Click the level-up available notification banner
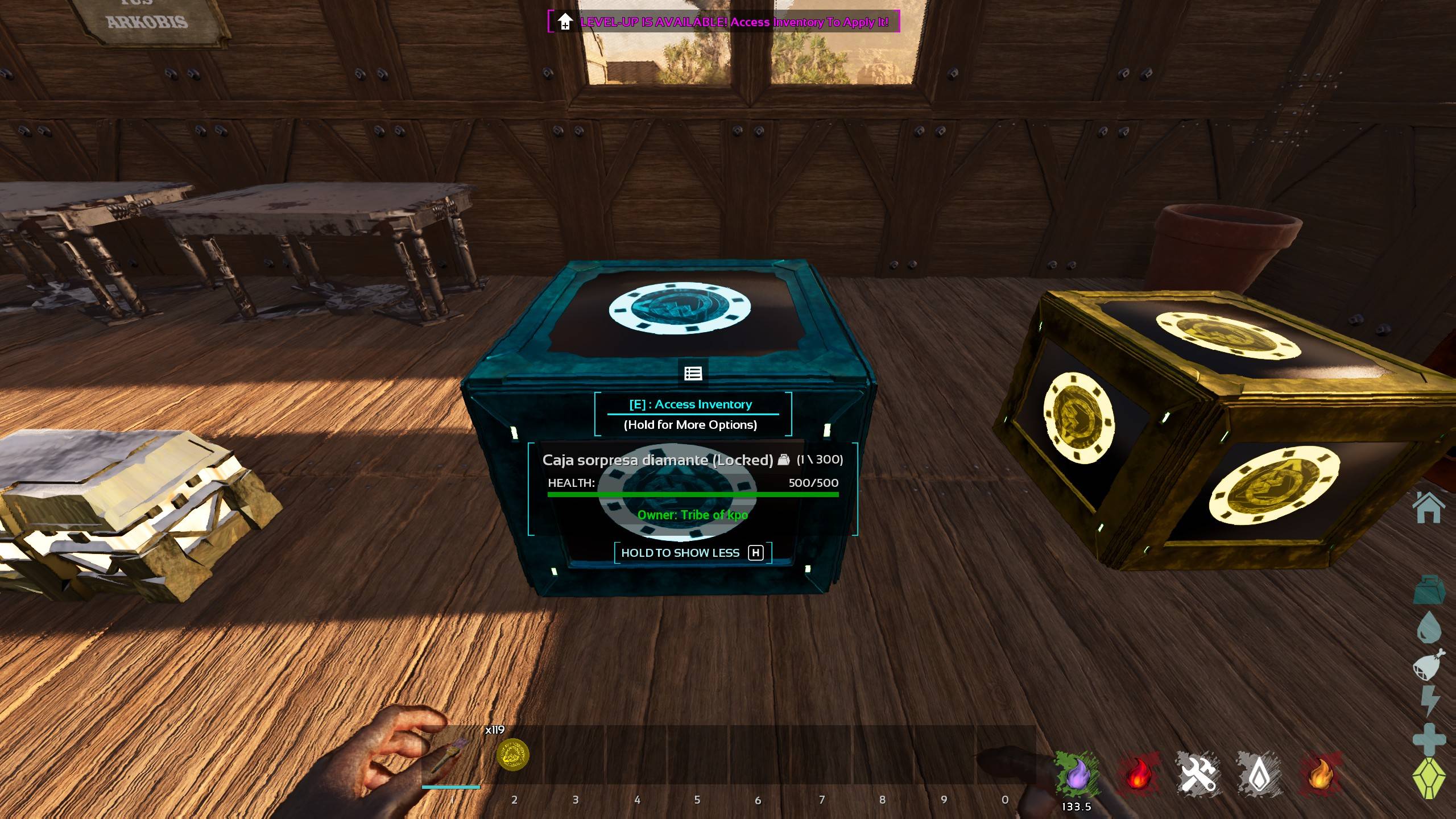 click(723, 22)
